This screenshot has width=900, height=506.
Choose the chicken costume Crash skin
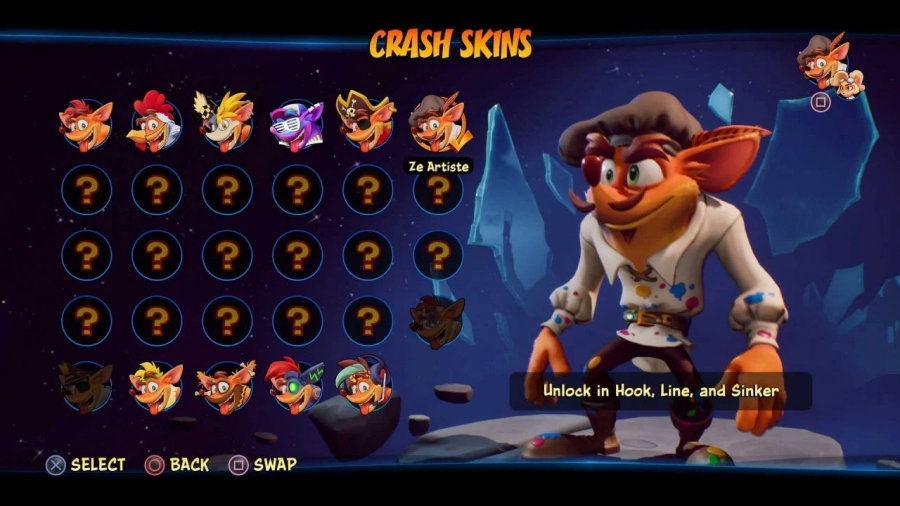(x=156, y=125)
